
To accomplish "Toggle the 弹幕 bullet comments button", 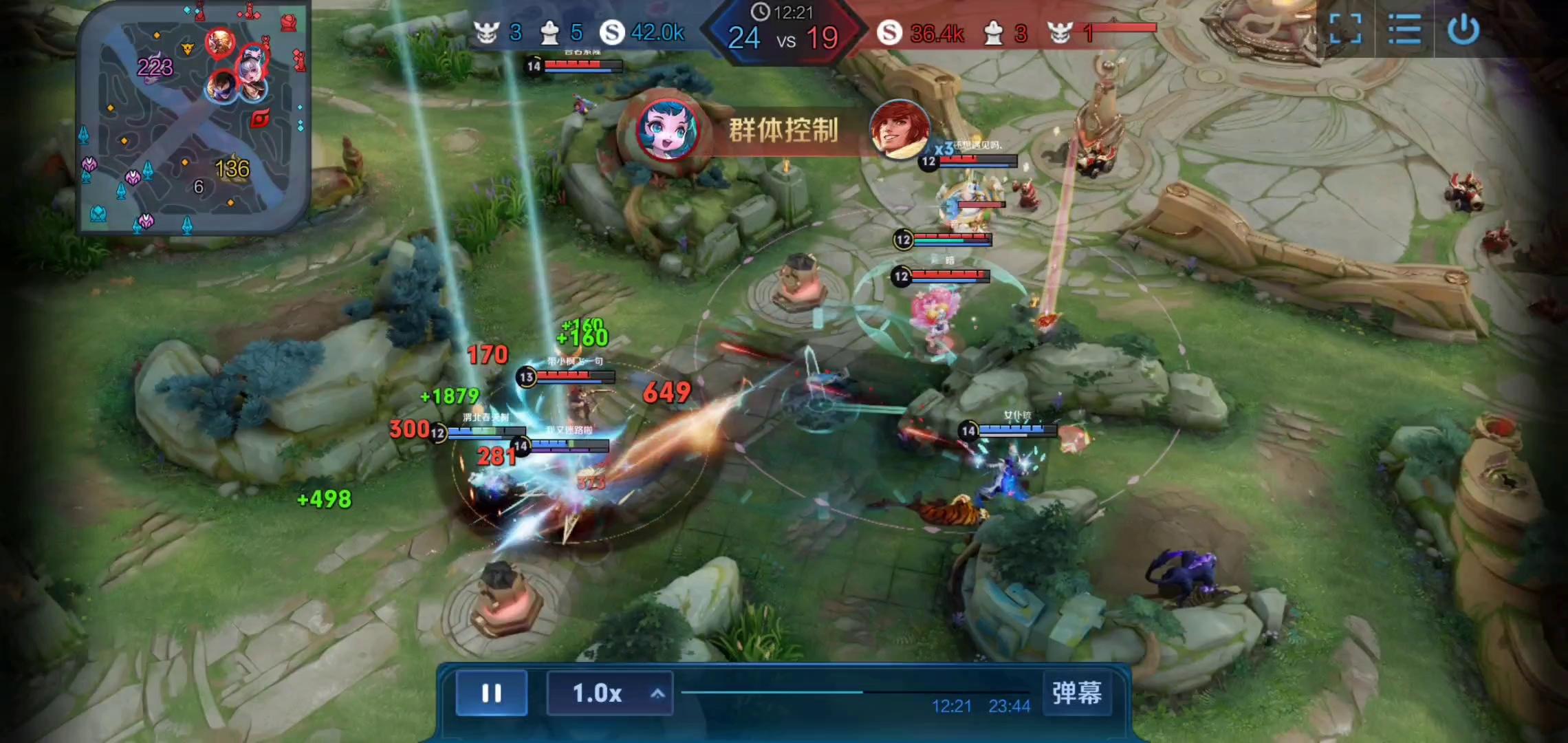I will point(1076,693).
